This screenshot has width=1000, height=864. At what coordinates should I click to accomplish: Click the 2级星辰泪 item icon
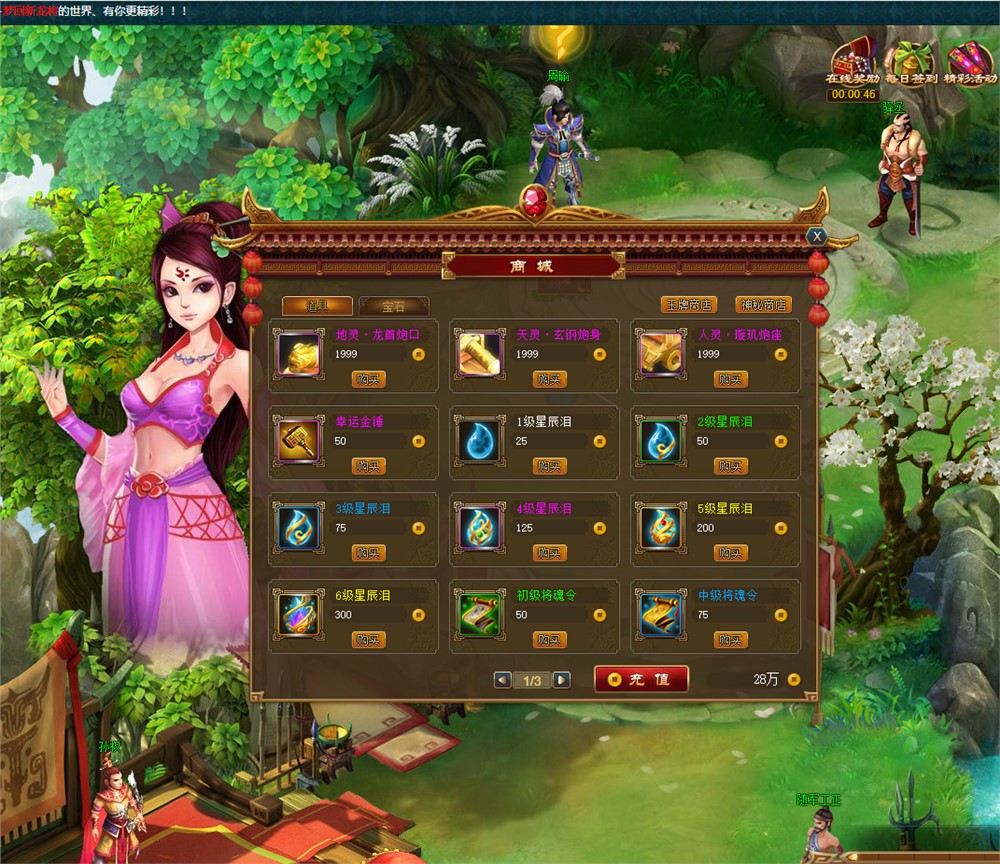[660, 441]
